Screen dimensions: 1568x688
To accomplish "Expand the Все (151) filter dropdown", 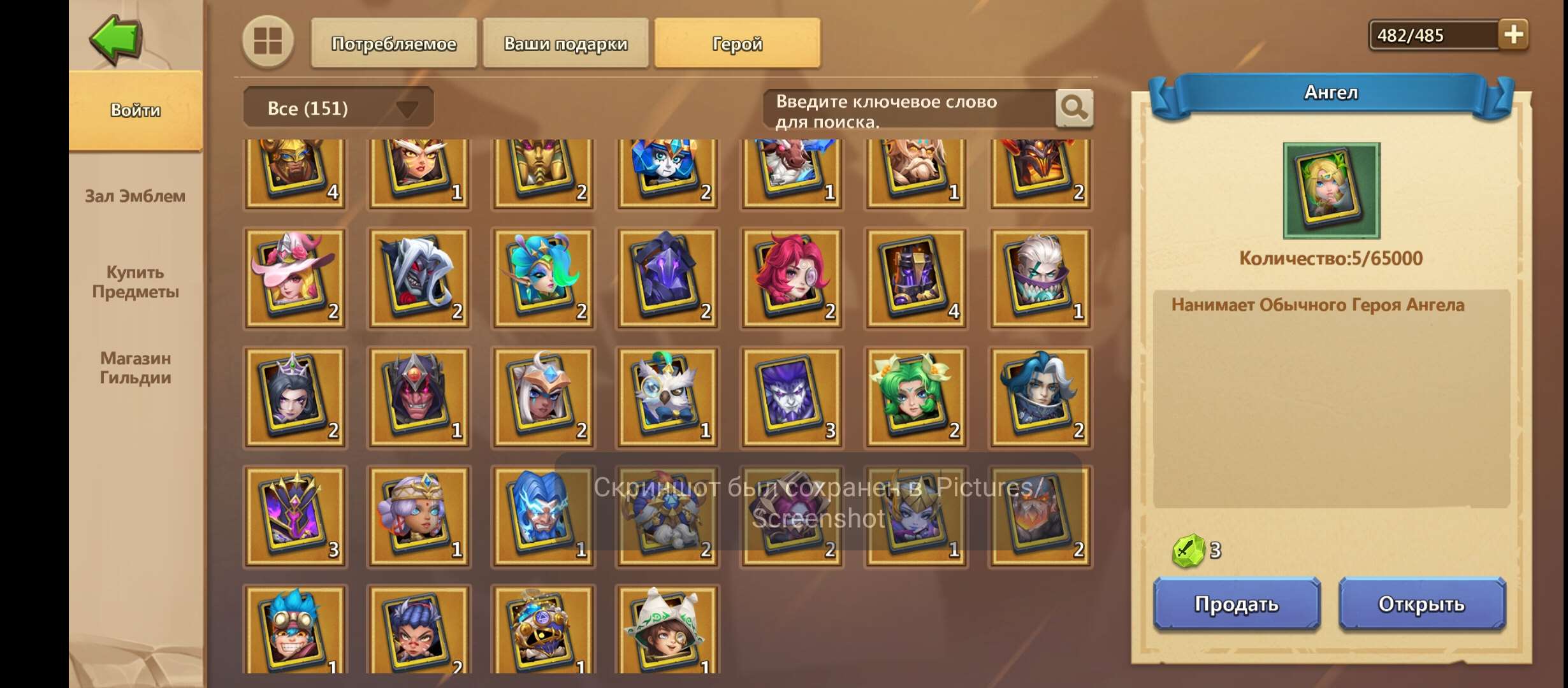I will point(338,107).
